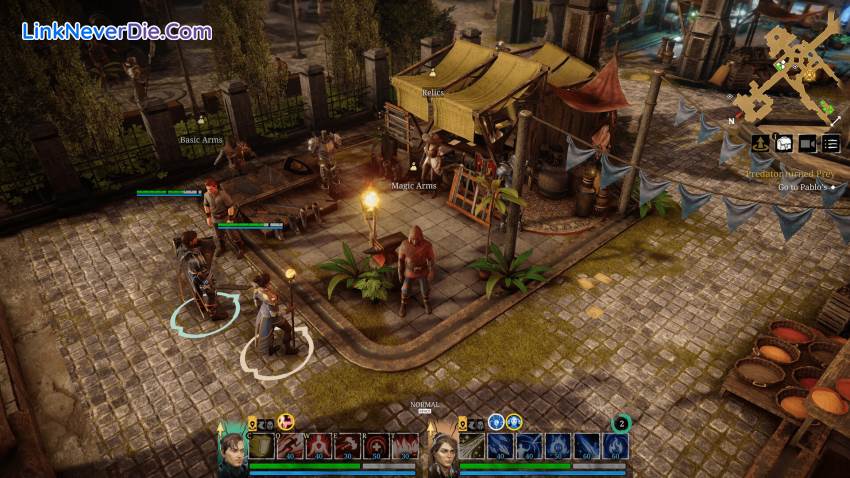Use the female hero's basic arrow shot
This screenshot has width=850, height=478.
(x=473, y=446)
